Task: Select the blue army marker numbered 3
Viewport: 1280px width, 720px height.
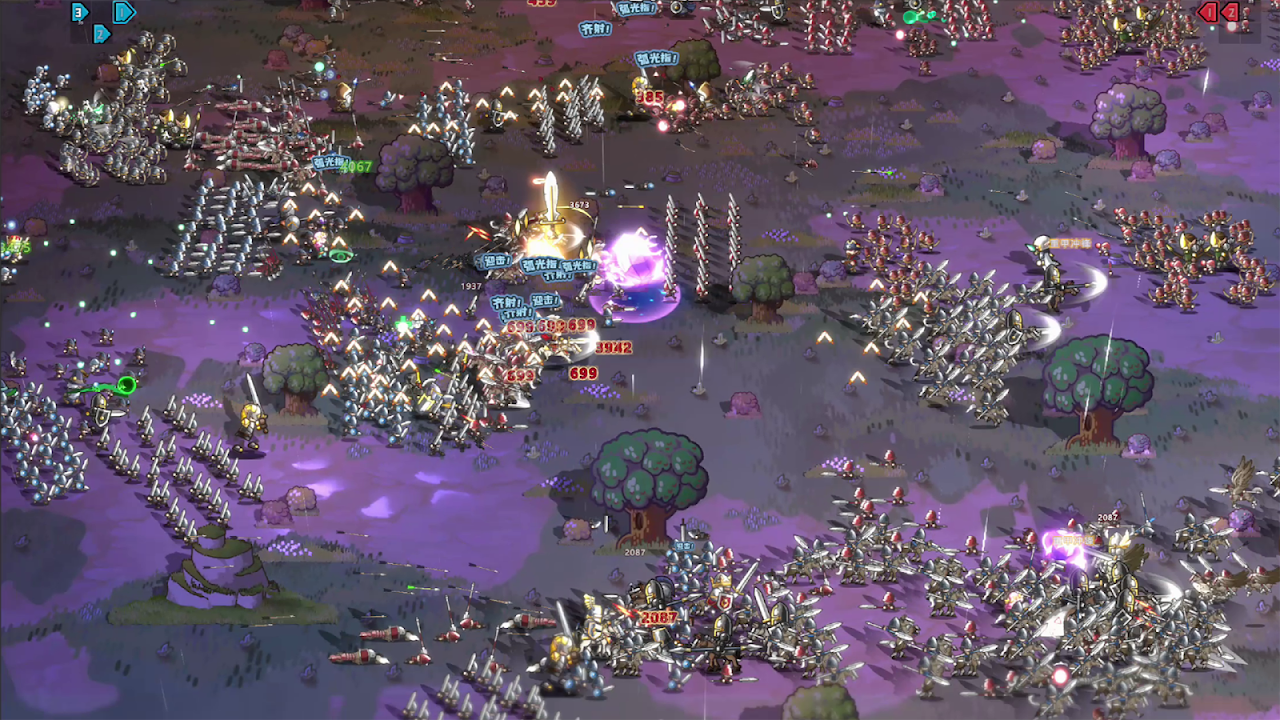Action: (x=80, y=13)
